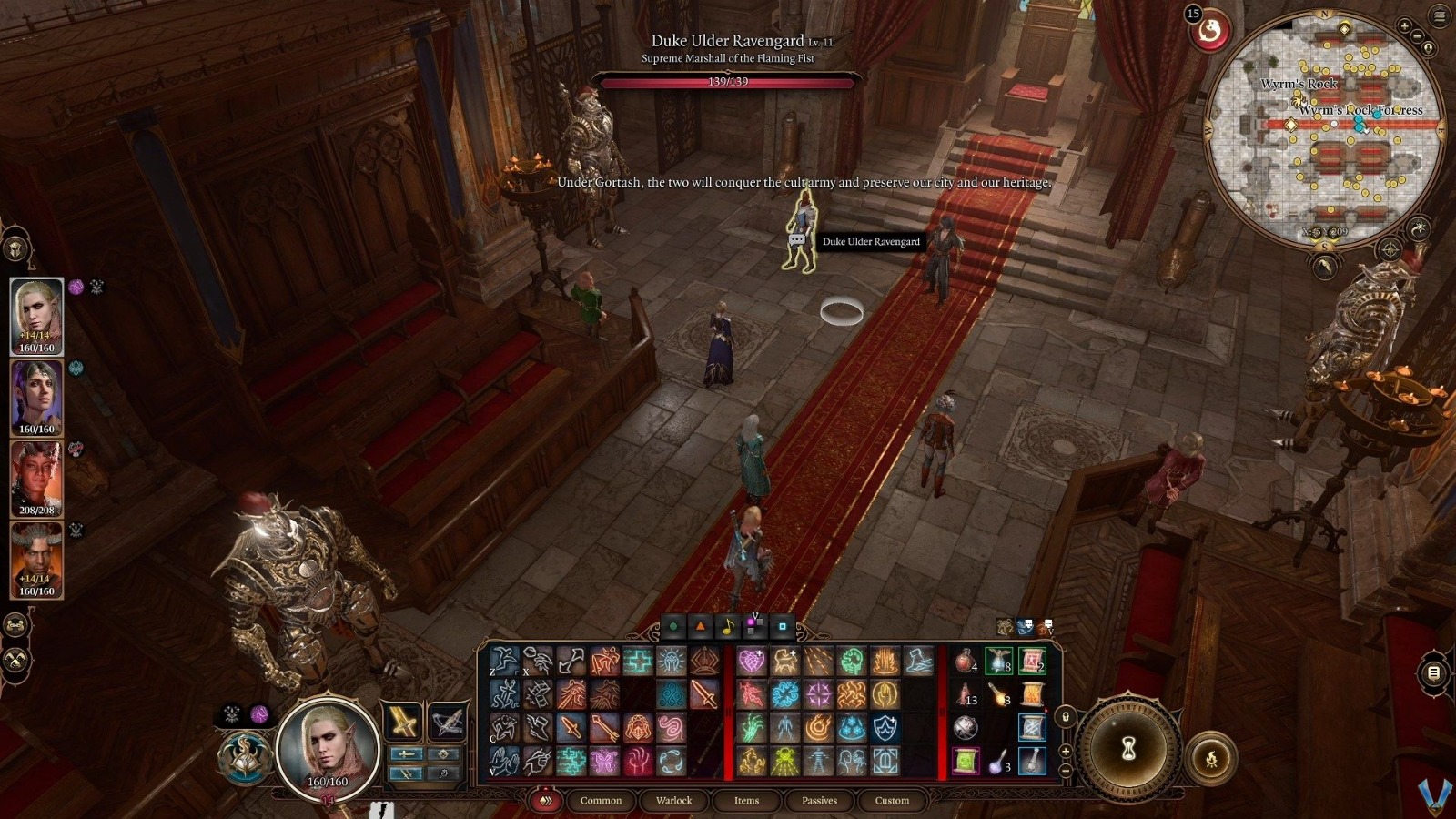Select the ranged weapon slot icon
Image resolution: width=1456 pixels, height=819 pixels.
click(x=446, y=722)
